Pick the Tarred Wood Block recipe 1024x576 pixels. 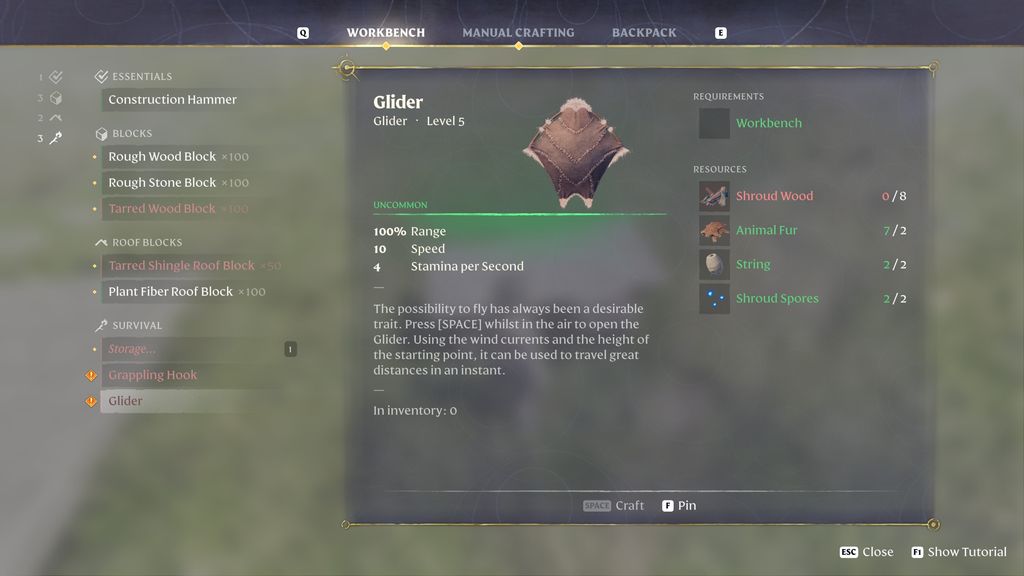coord(162,209)
